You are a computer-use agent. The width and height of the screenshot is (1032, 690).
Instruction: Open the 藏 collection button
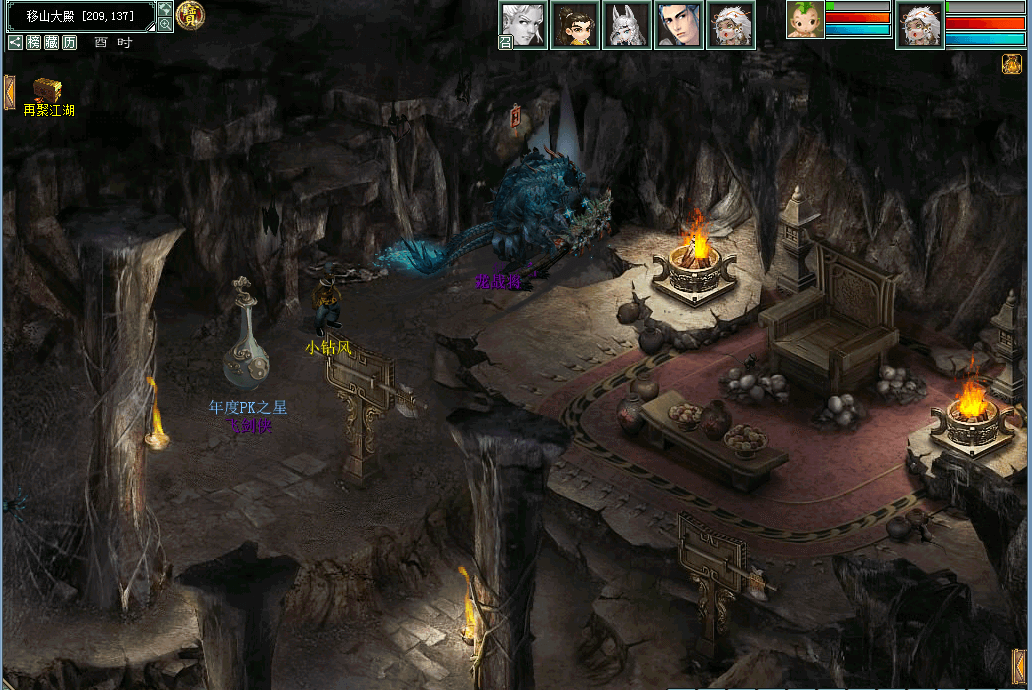[x=51, y=42]
